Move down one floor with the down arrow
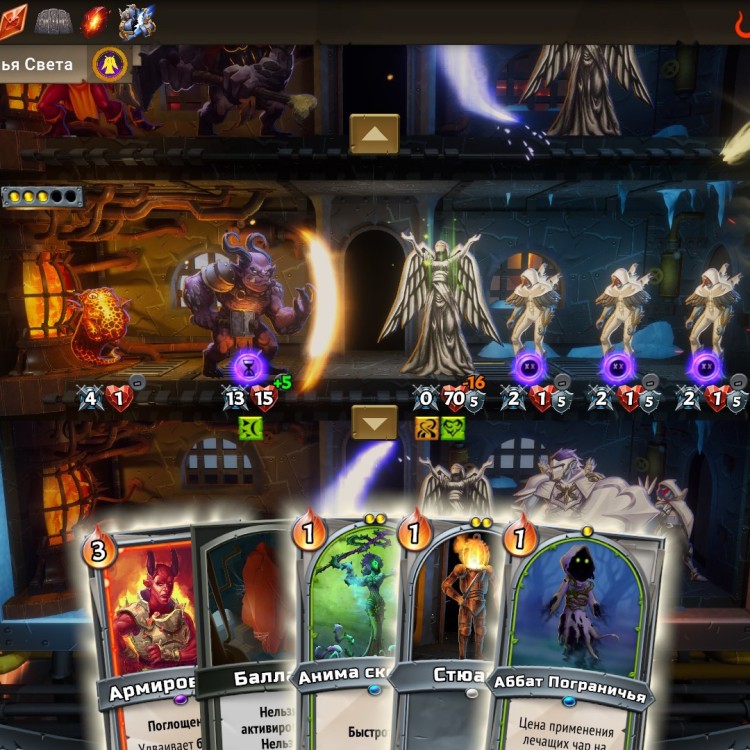The height and width of the screenshot is (750, 750). point(374,422)
